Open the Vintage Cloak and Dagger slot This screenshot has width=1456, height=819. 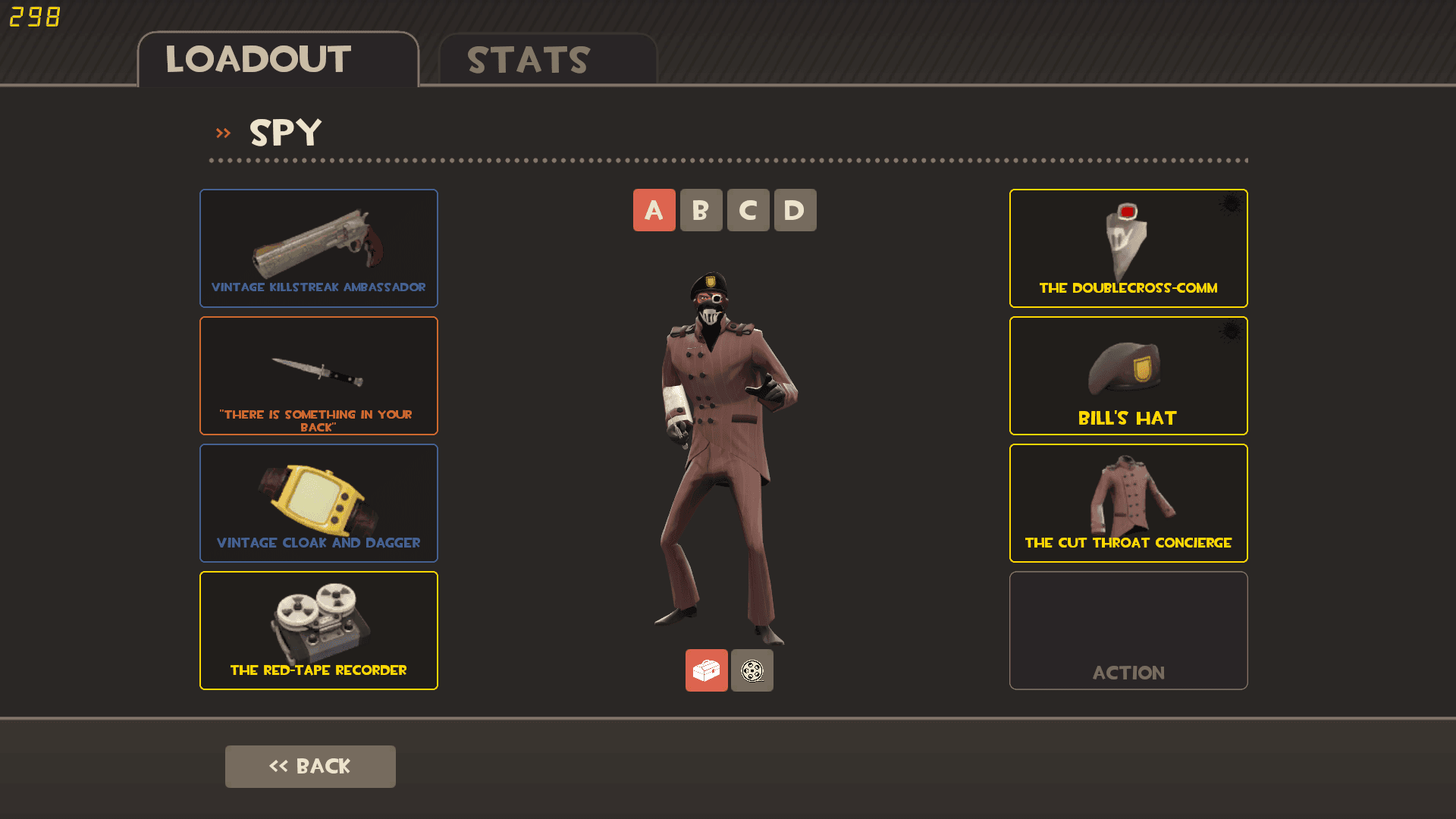pyautogui.click(x=318, y=503)
